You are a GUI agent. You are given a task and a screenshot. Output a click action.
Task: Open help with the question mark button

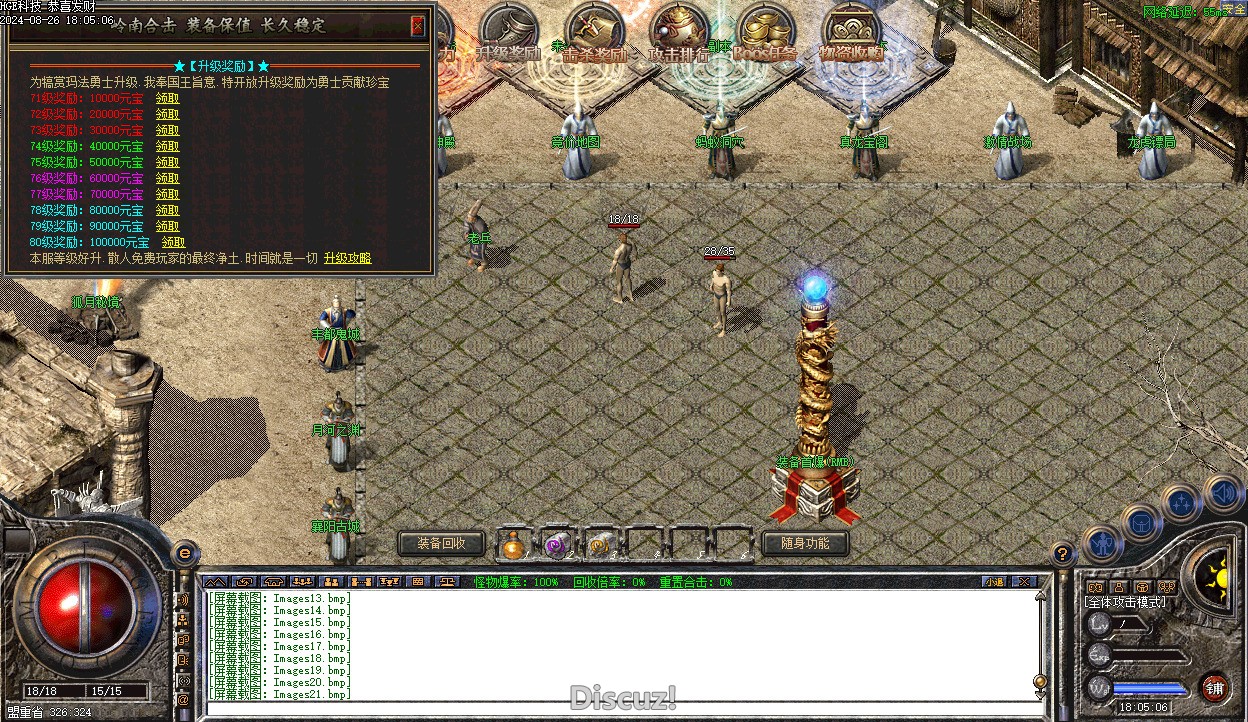(1063, 552)
